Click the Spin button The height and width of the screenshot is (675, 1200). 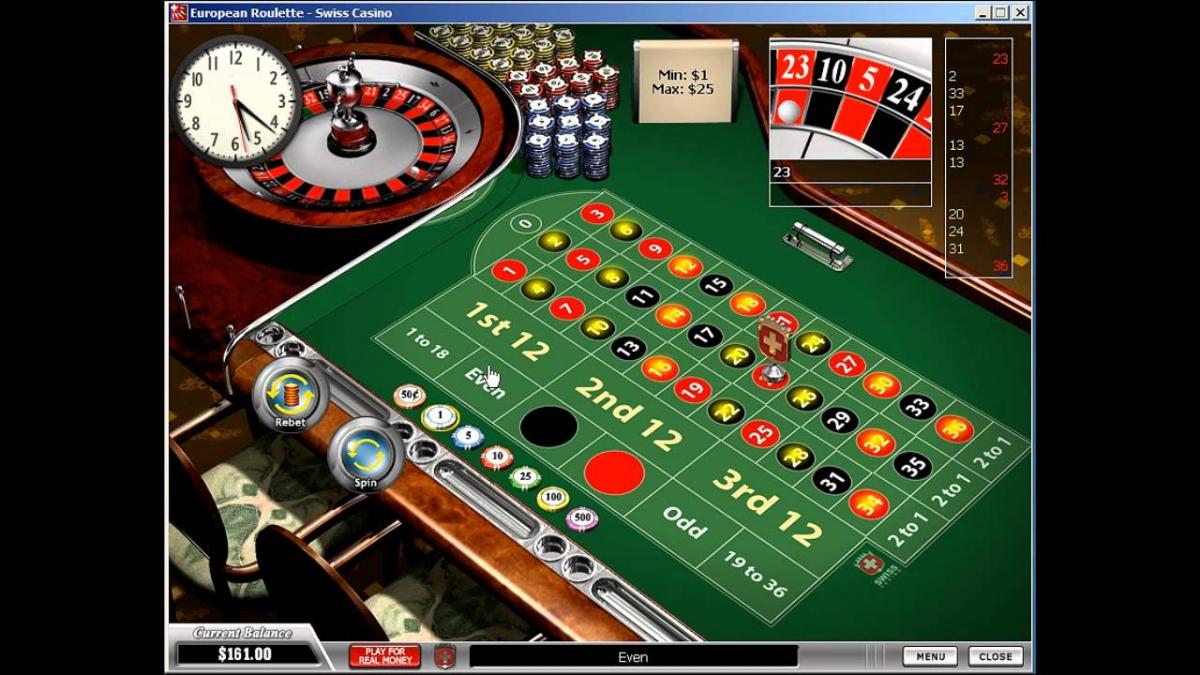pyautogui.click(x=365, y=453)
